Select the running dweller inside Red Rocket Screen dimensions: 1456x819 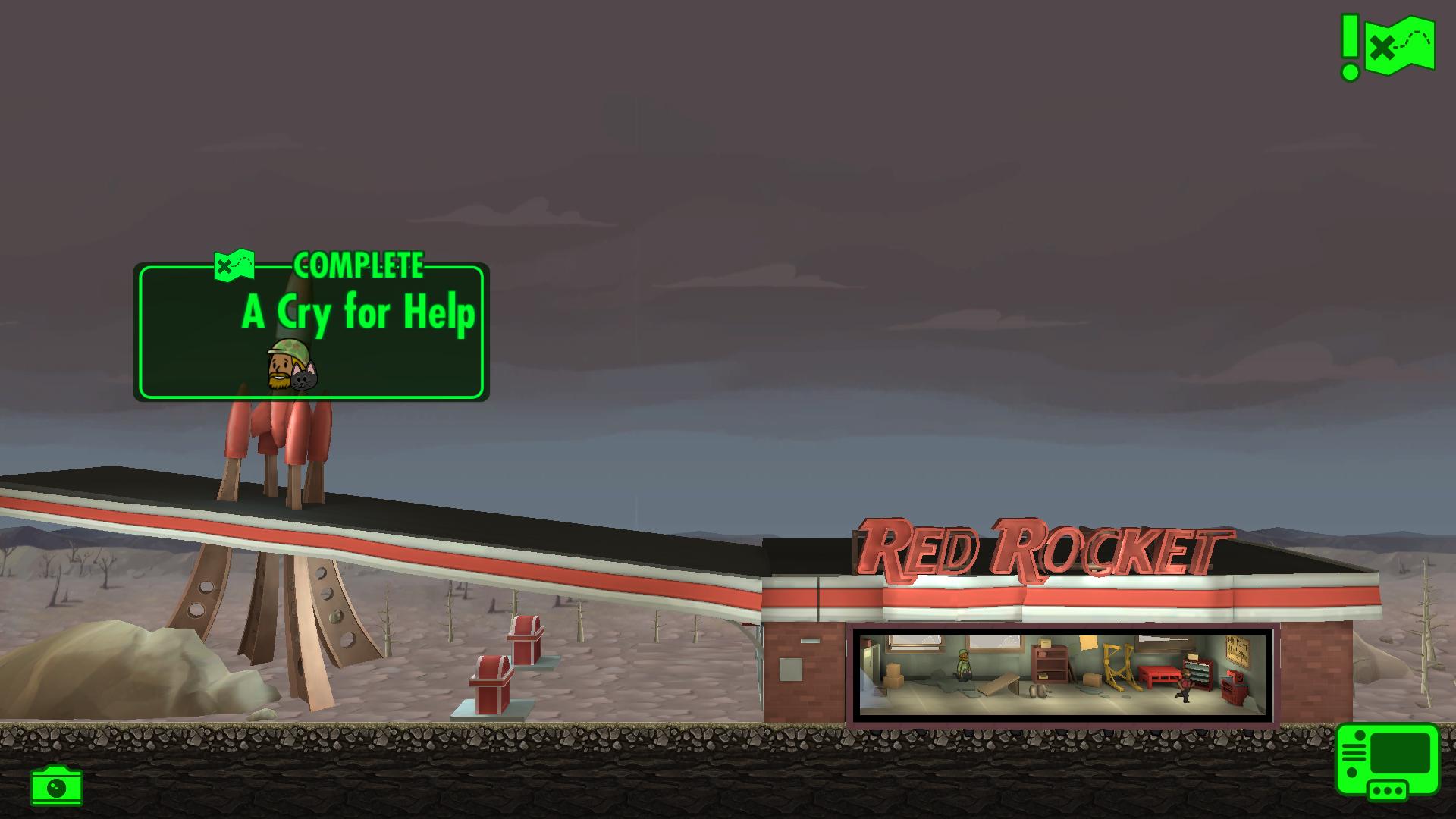click(x=1185, y=686)
